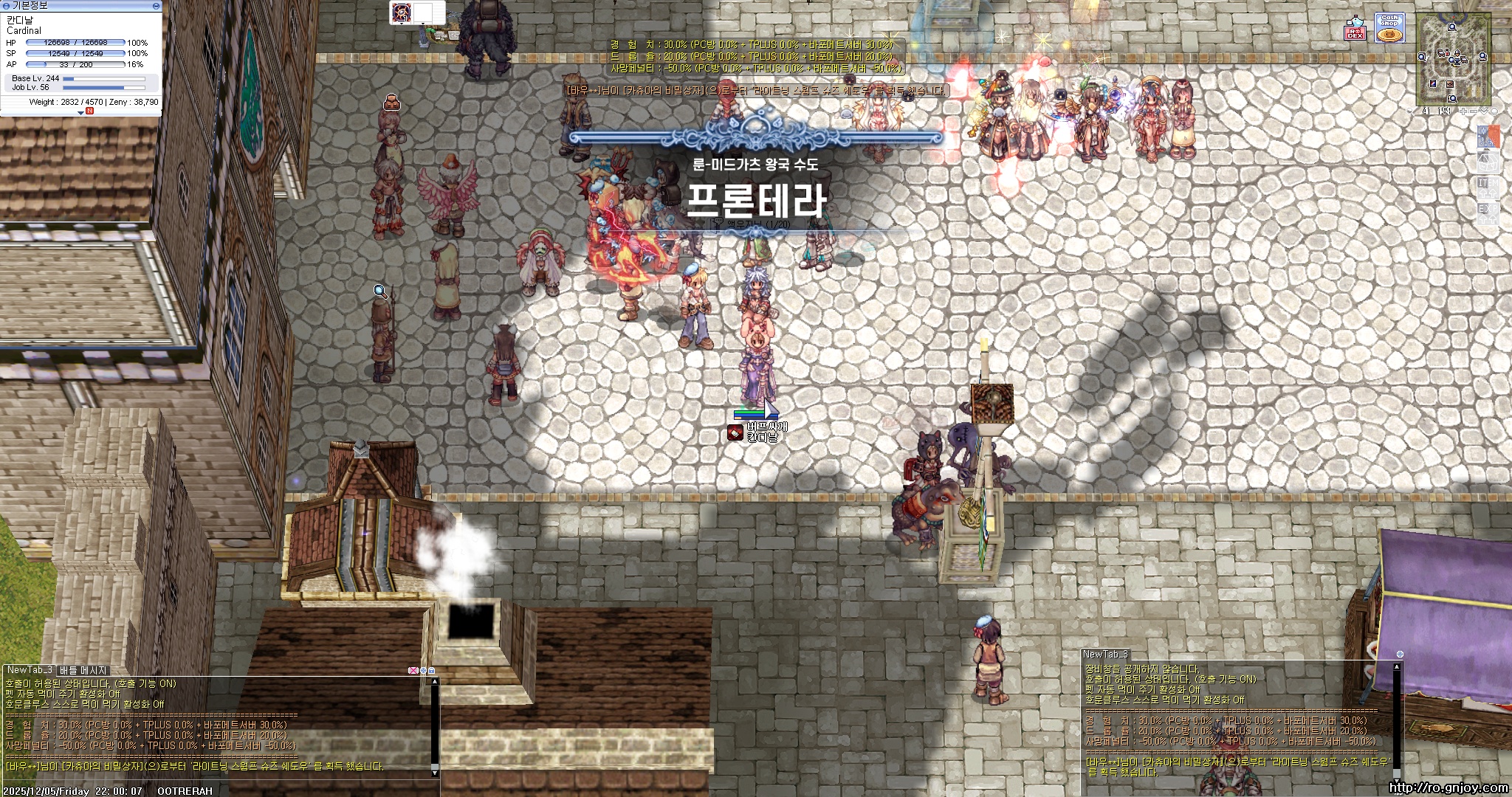Click the magnifier icon under the minimap
Viewport: 1512px width, 797px height.
[1411, 111]
